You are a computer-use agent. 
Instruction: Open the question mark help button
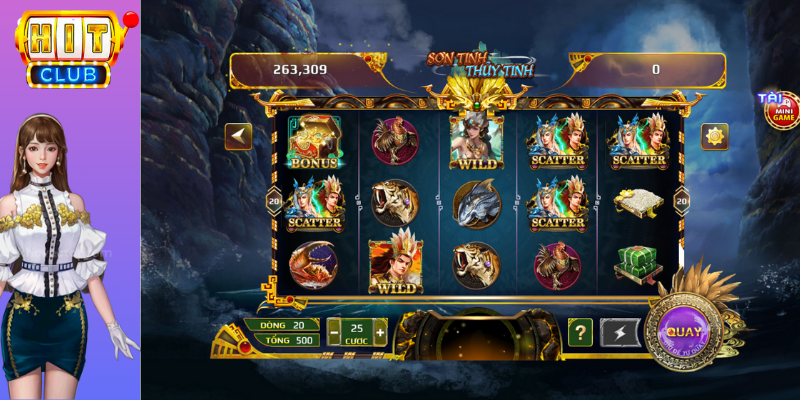coord(580,332)
